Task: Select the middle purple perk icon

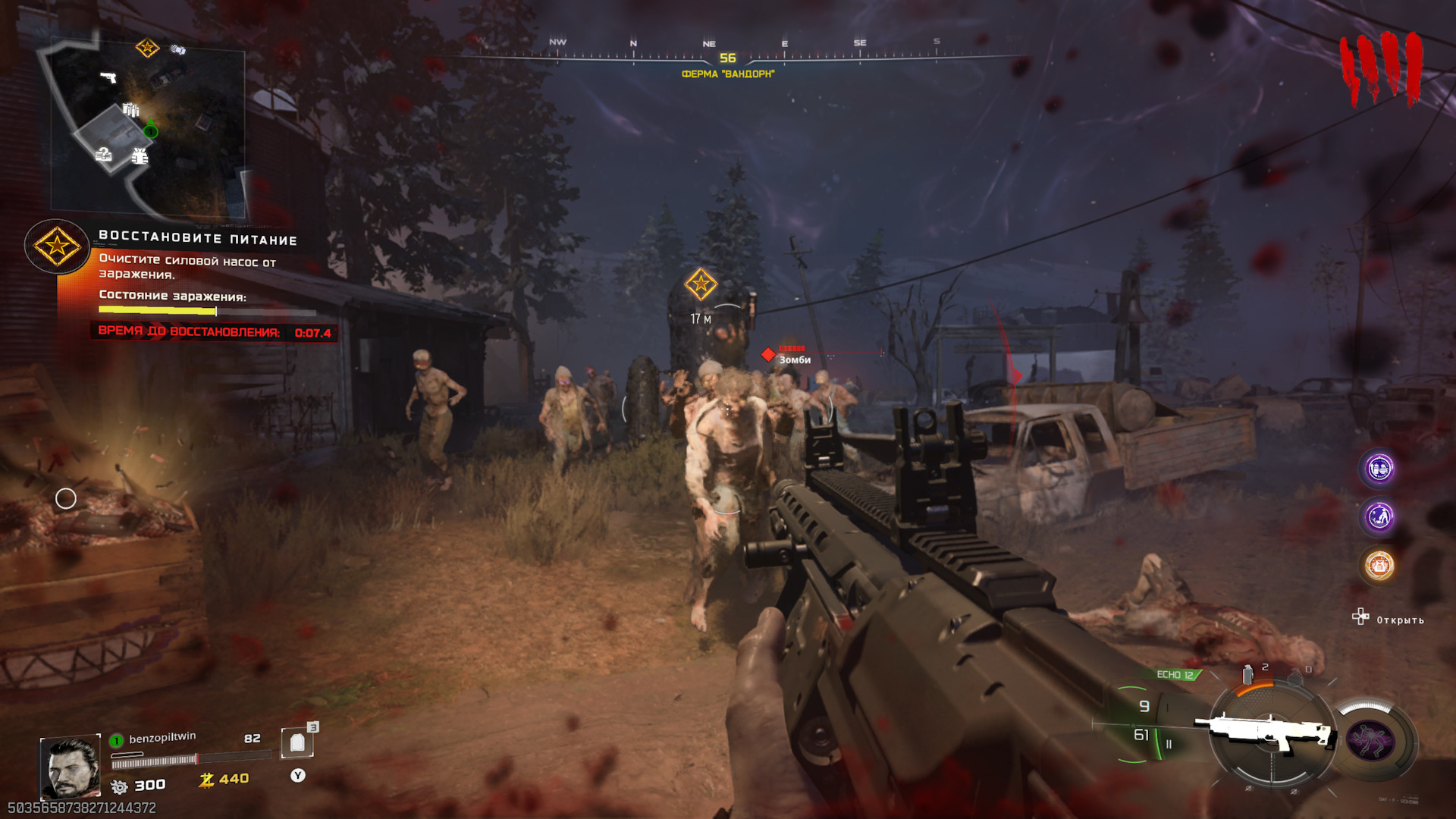Action: coord(1379,517)
